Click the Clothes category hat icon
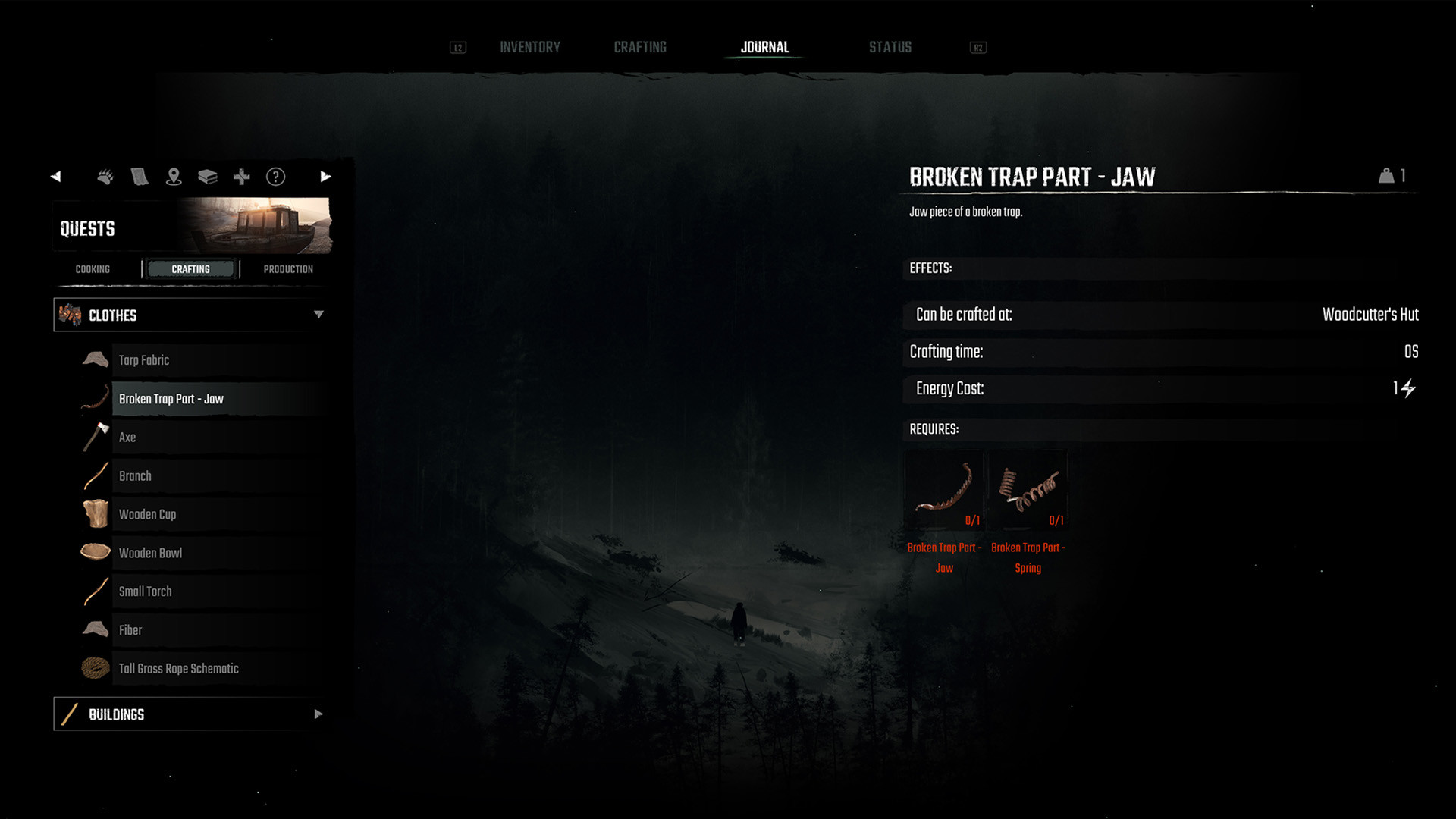Image resolution: width=1456 pixels, height=819 pixels. click(69, 315)
